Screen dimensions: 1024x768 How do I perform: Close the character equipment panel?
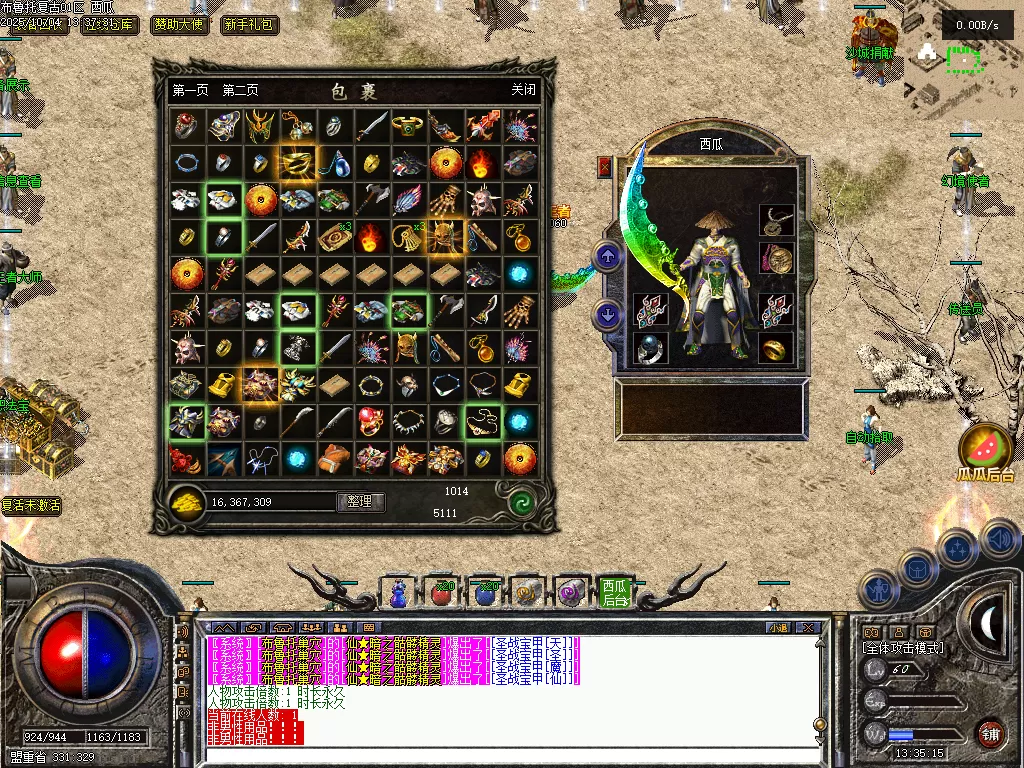604,167
